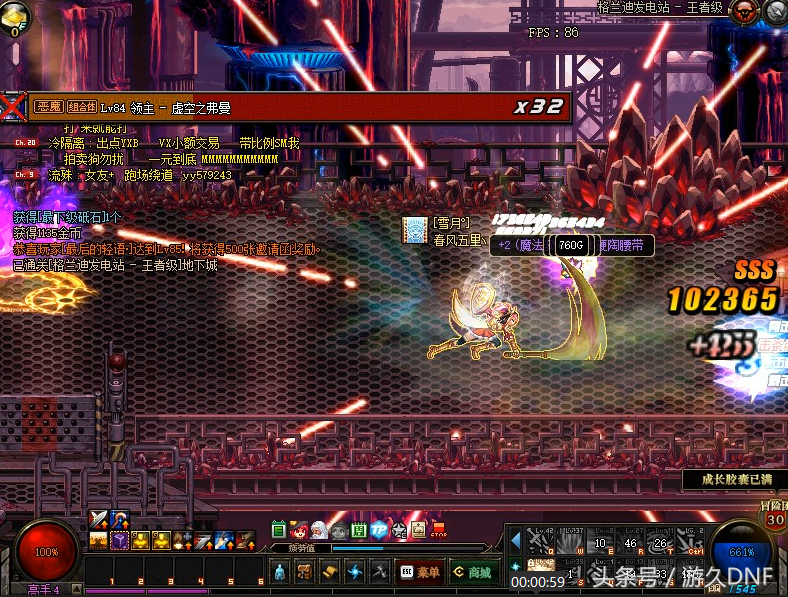
Task: Open the inventory chest icon
Action: pos(306,572)
